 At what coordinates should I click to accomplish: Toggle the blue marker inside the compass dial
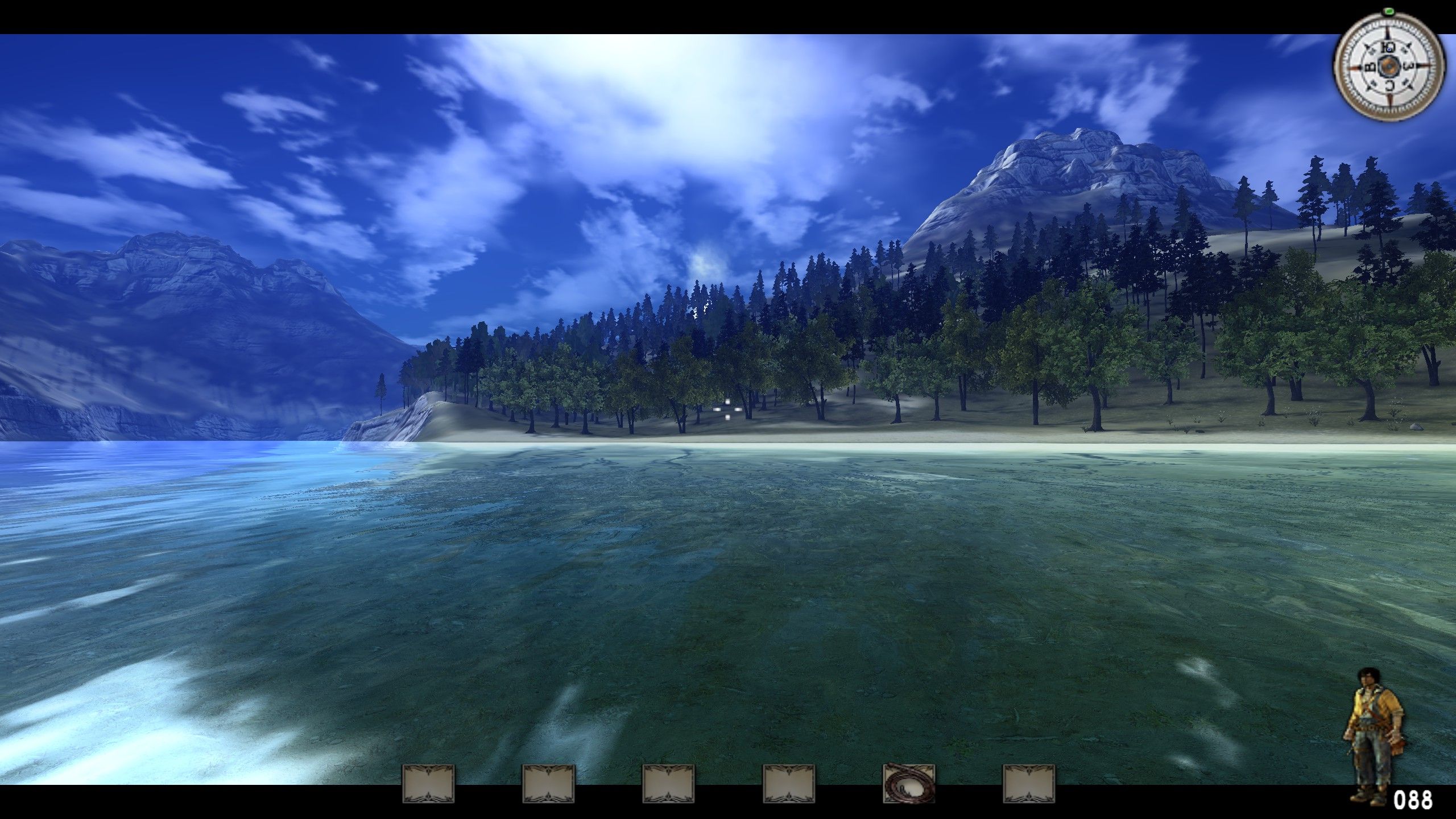[x=1389, y=49]
